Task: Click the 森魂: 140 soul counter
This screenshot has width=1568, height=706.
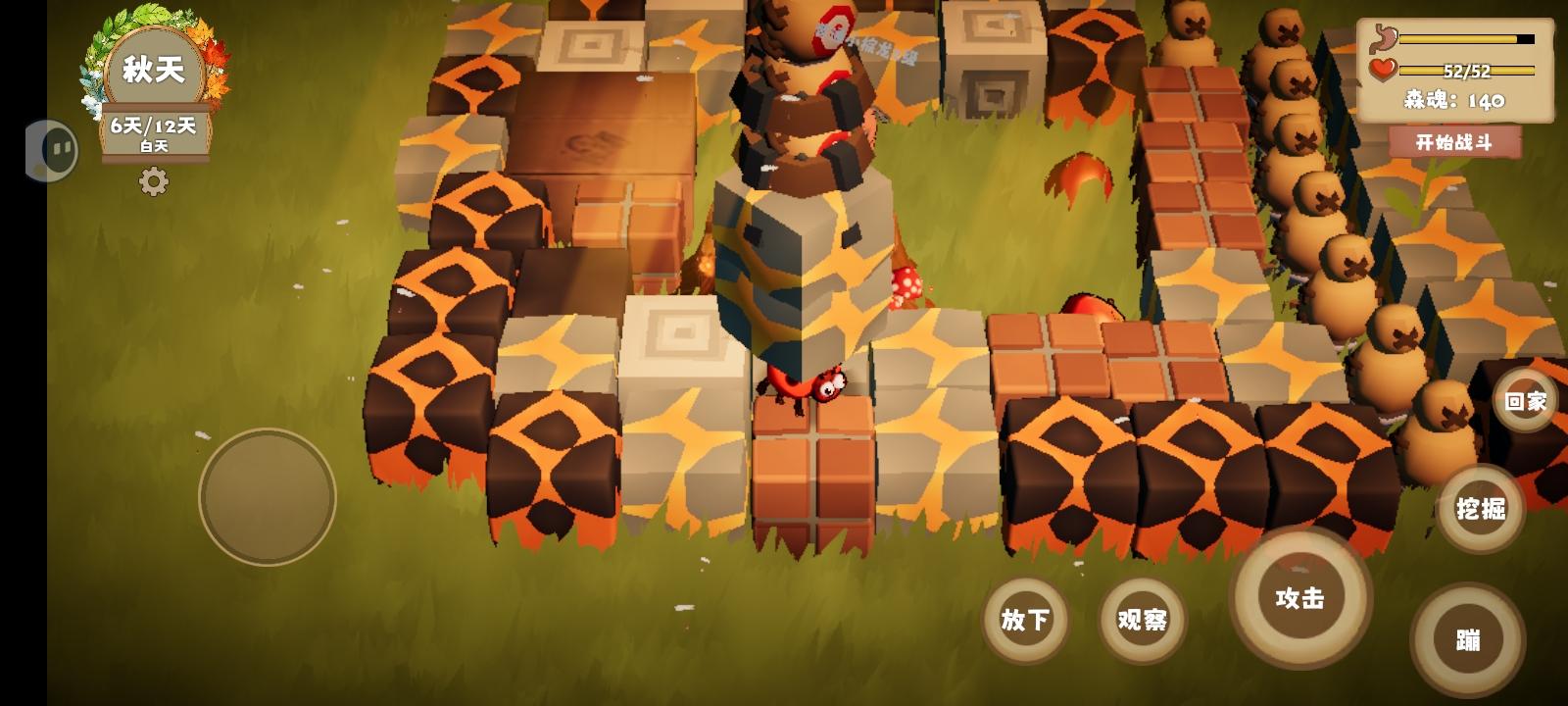Action: click(x=1454, y=100)
